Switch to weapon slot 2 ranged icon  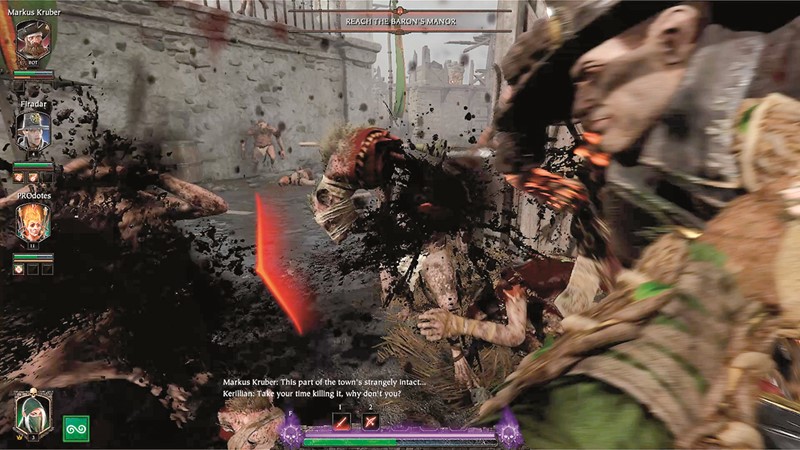click(x=372, y=423)
